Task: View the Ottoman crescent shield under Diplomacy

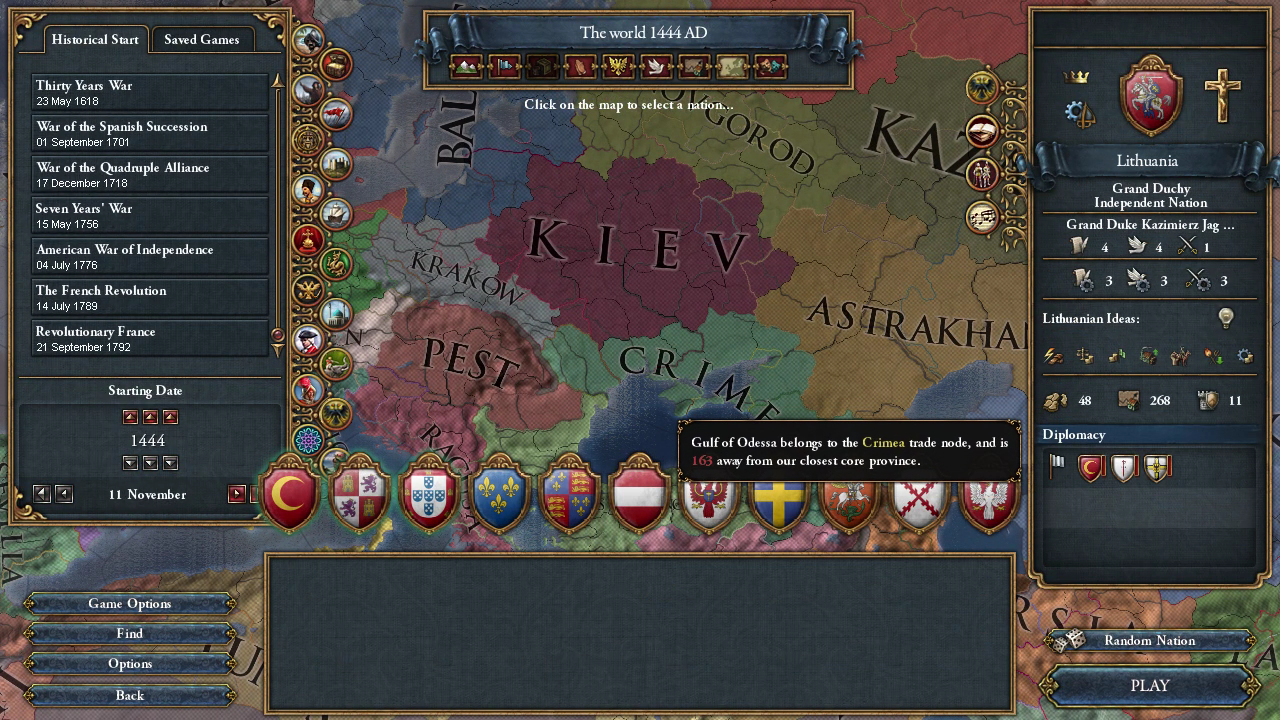Action: coord(1088,467)
